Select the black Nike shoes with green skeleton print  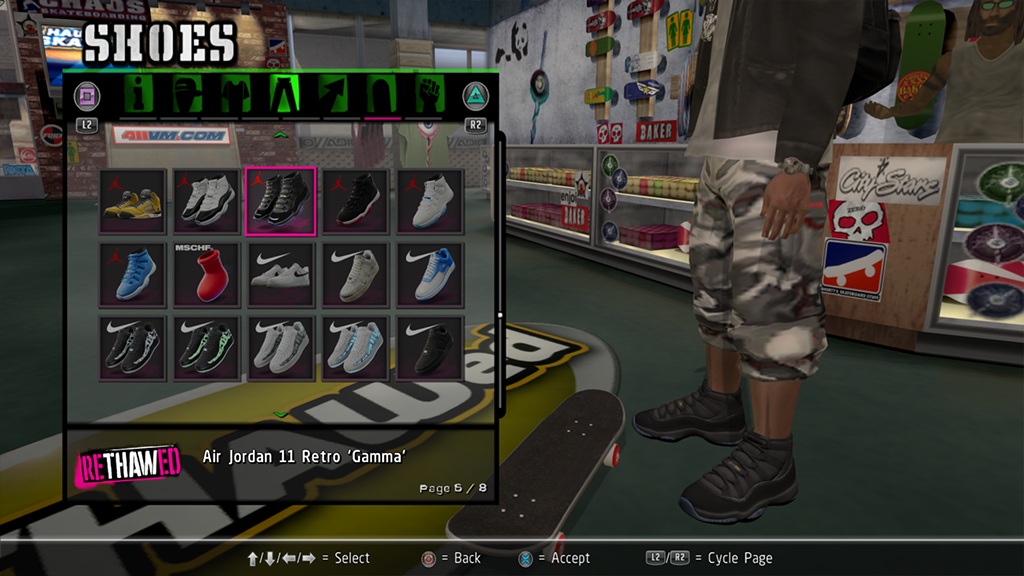point(207,349)
